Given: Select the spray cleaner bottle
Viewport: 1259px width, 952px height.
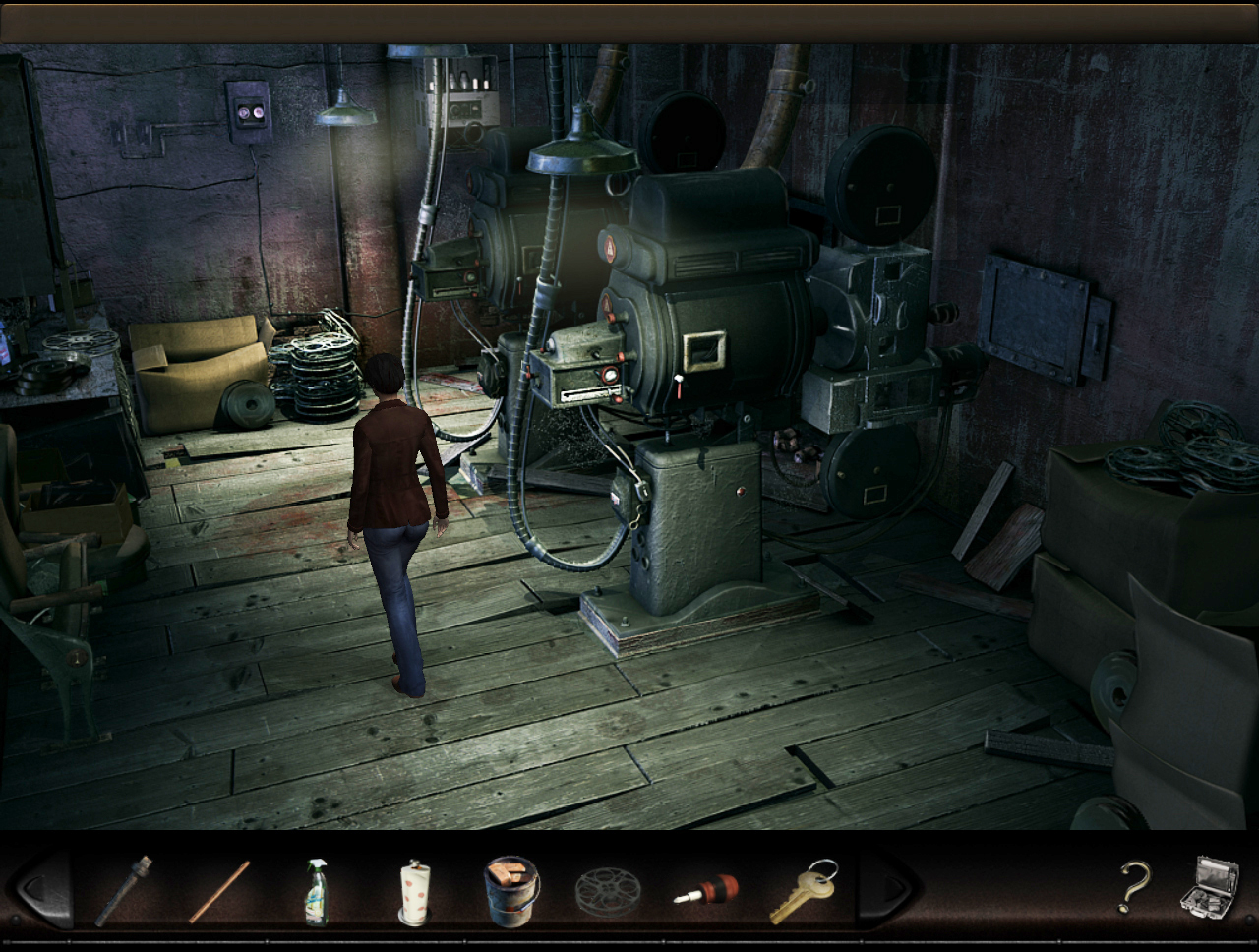Looking at the screenshot, I should click(316, 891).
